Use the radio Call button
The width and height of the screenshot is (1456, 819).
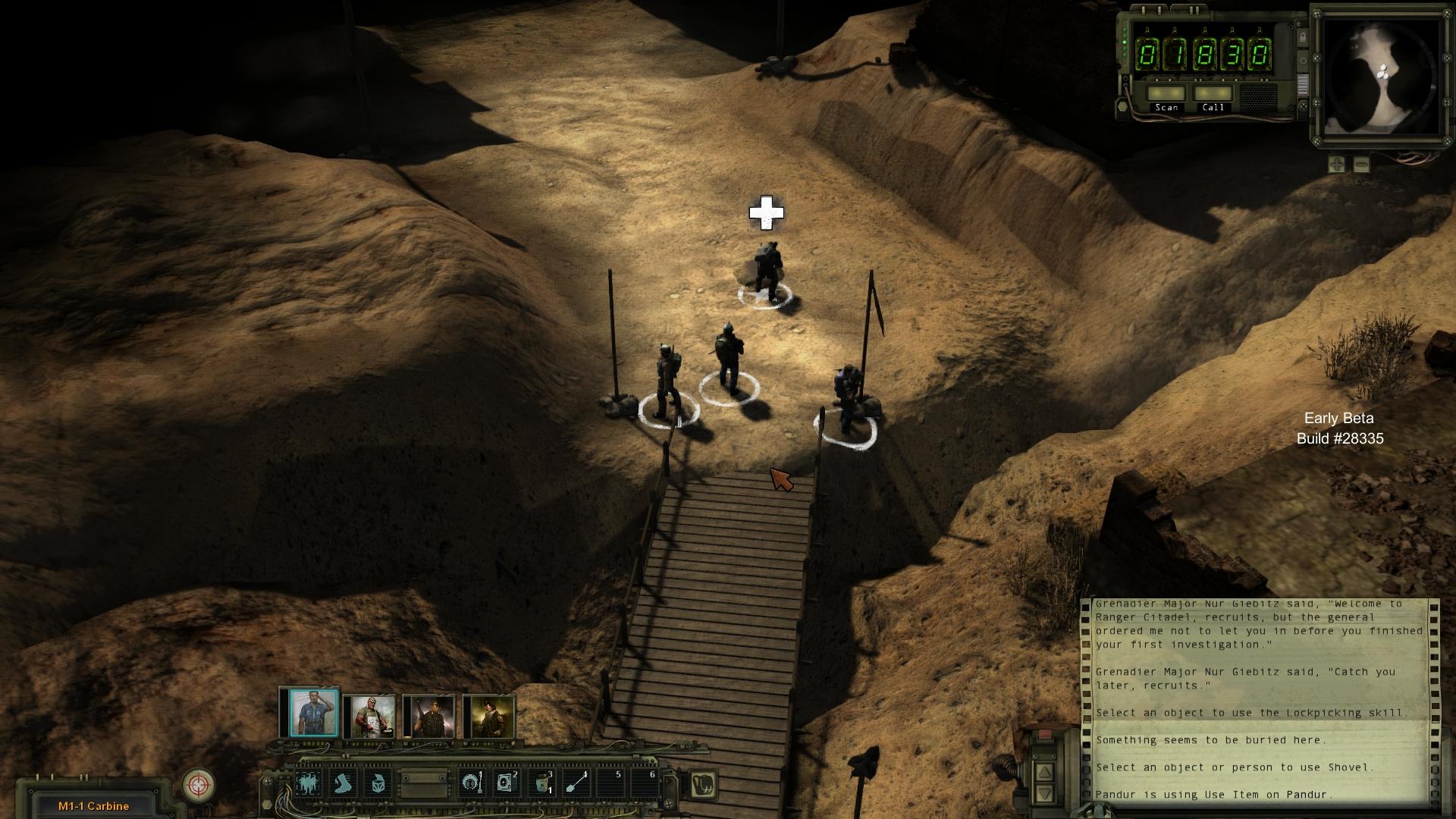[x=1213, y=95]
